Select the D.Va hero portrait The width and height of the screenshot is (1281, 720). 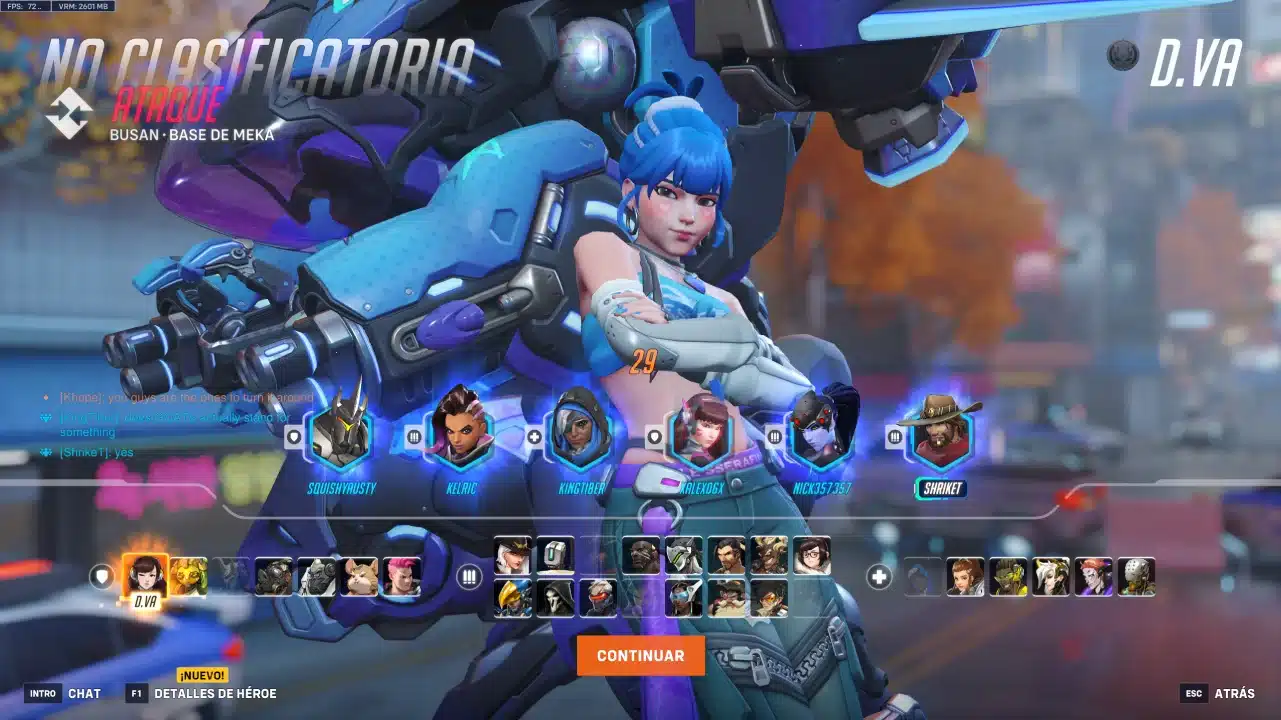coord(145,575)
